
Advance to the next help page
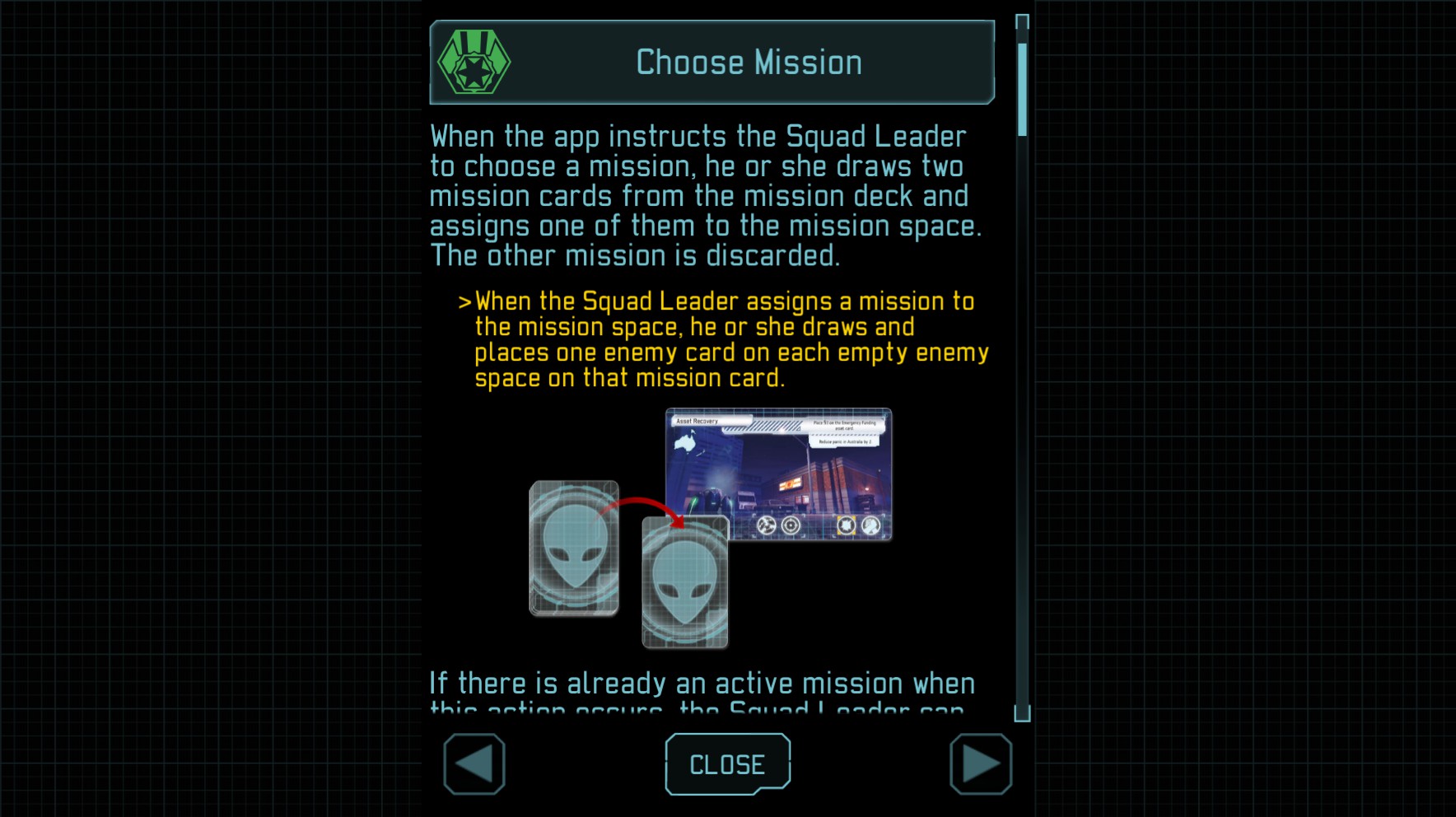tap(980, 764)
